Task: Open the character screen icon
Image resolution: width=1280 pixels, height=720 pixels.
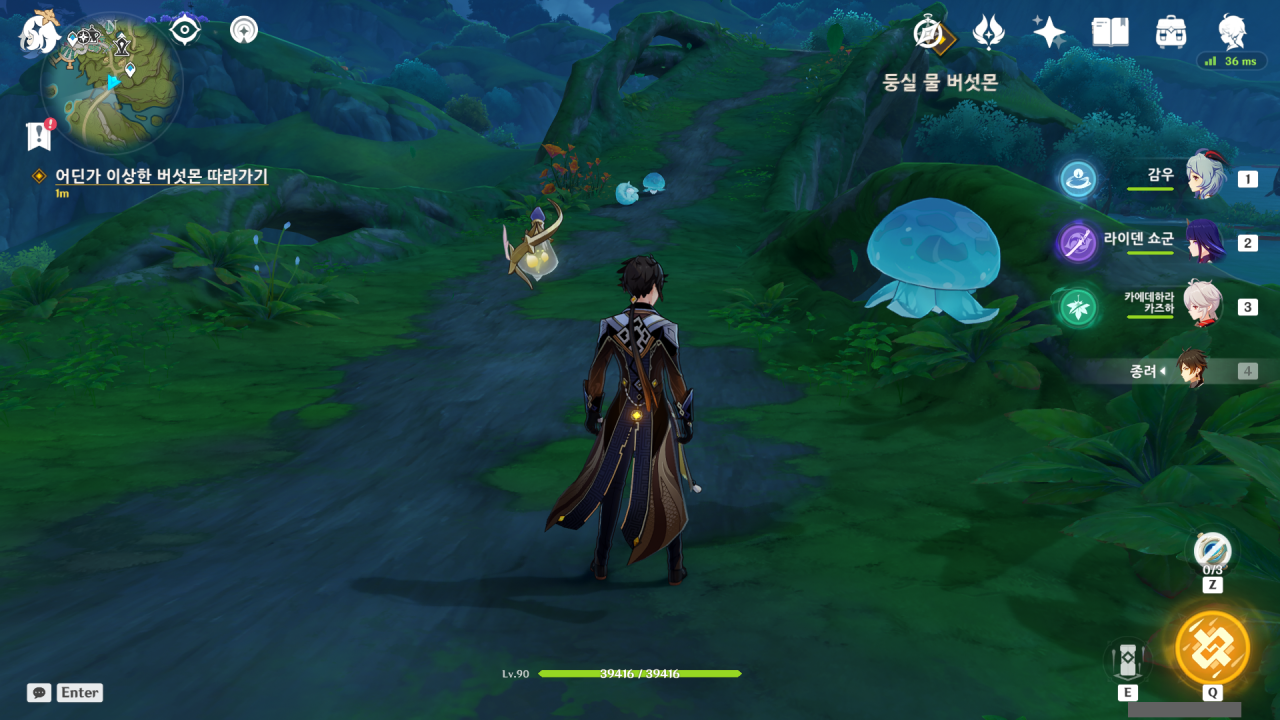Action: coord(1232,32)
